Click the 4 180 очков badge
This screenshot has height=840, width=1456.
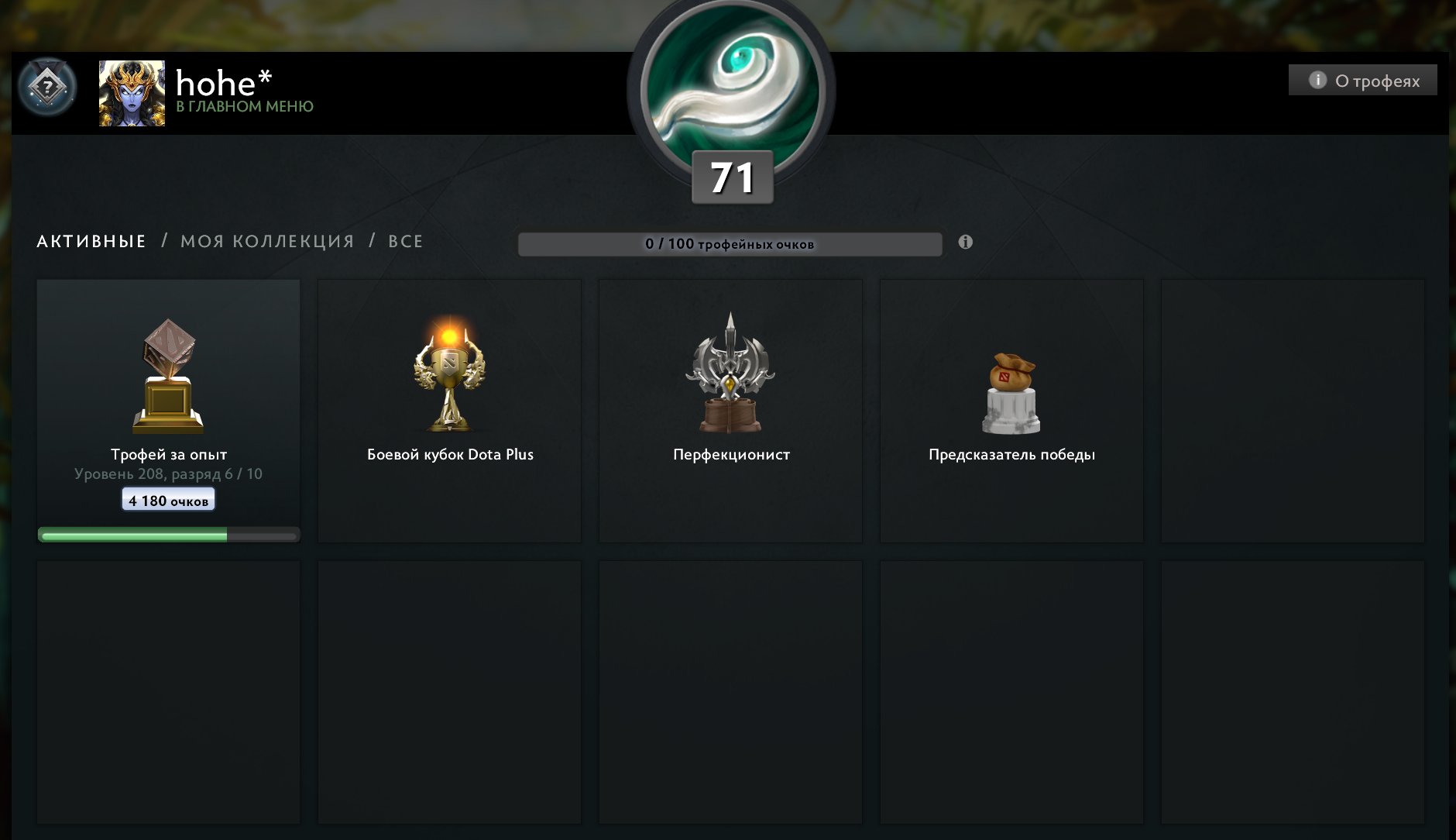tap(167, 499)
